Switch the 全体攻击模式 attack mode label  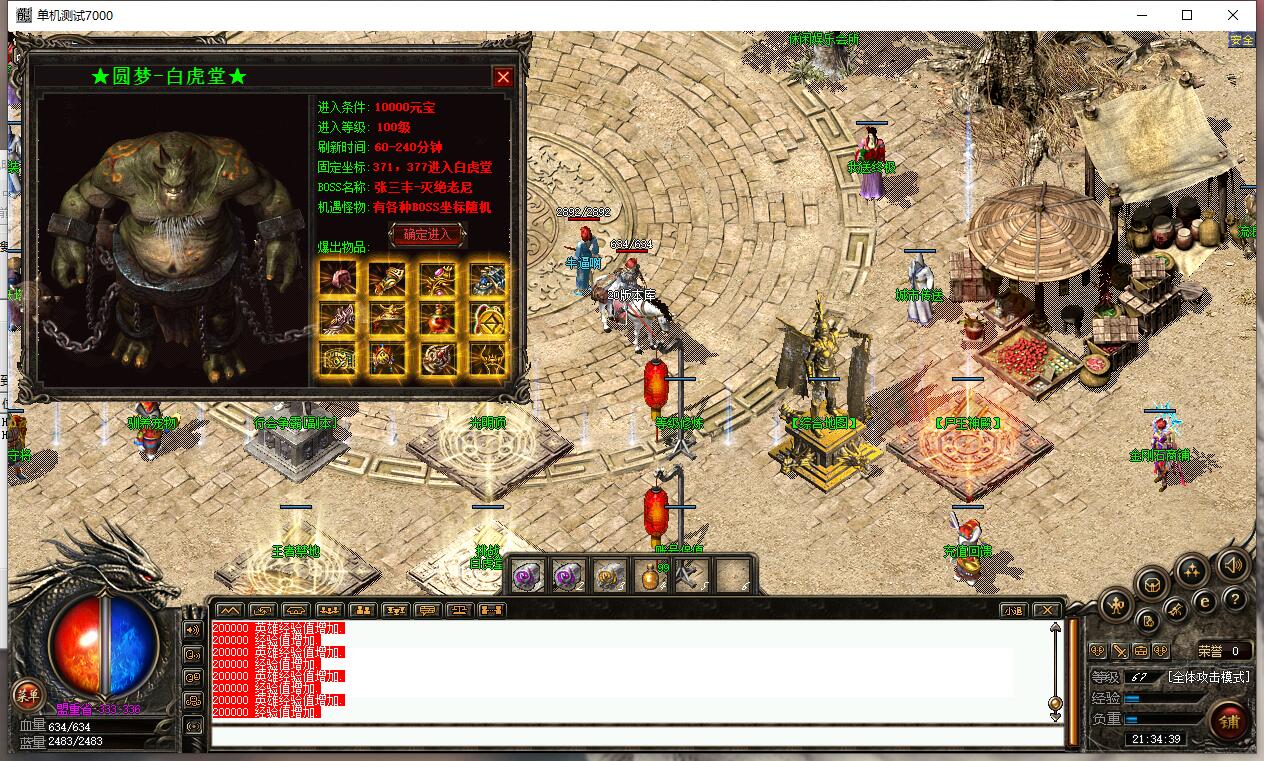click(1208, 677)
